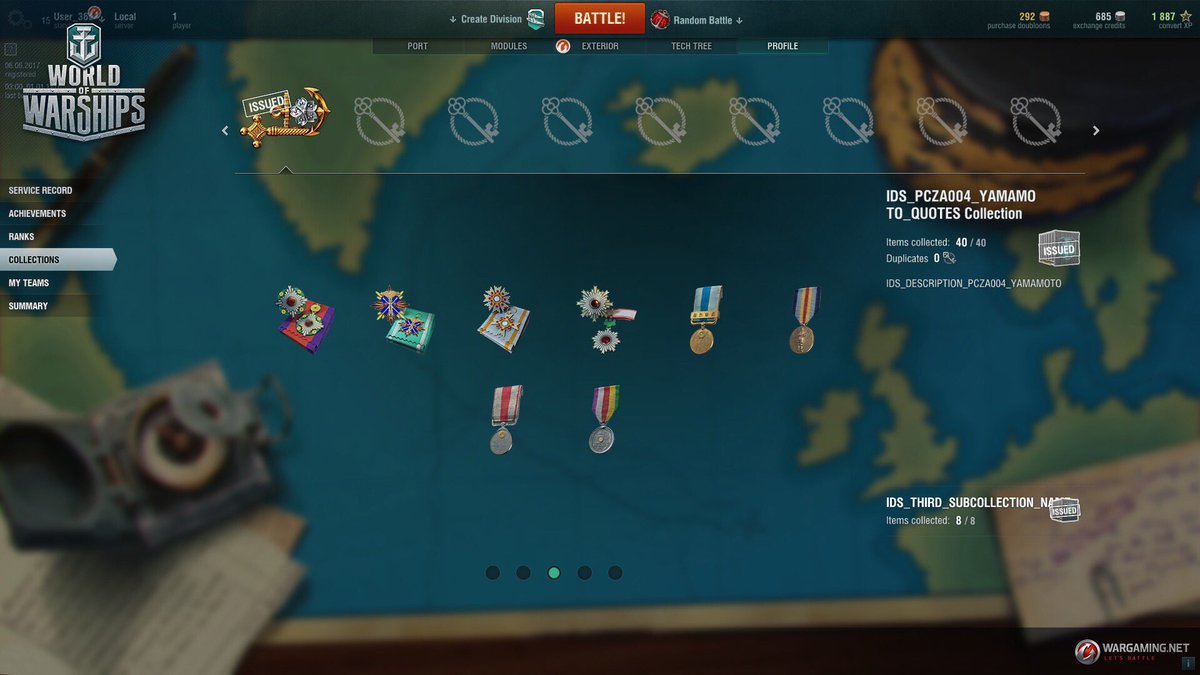The height and width of the screenshot is (675, 1200).
Task: Start the battle with the BATTLE! button
Action: pyautogui.click(x=599, y=19)
